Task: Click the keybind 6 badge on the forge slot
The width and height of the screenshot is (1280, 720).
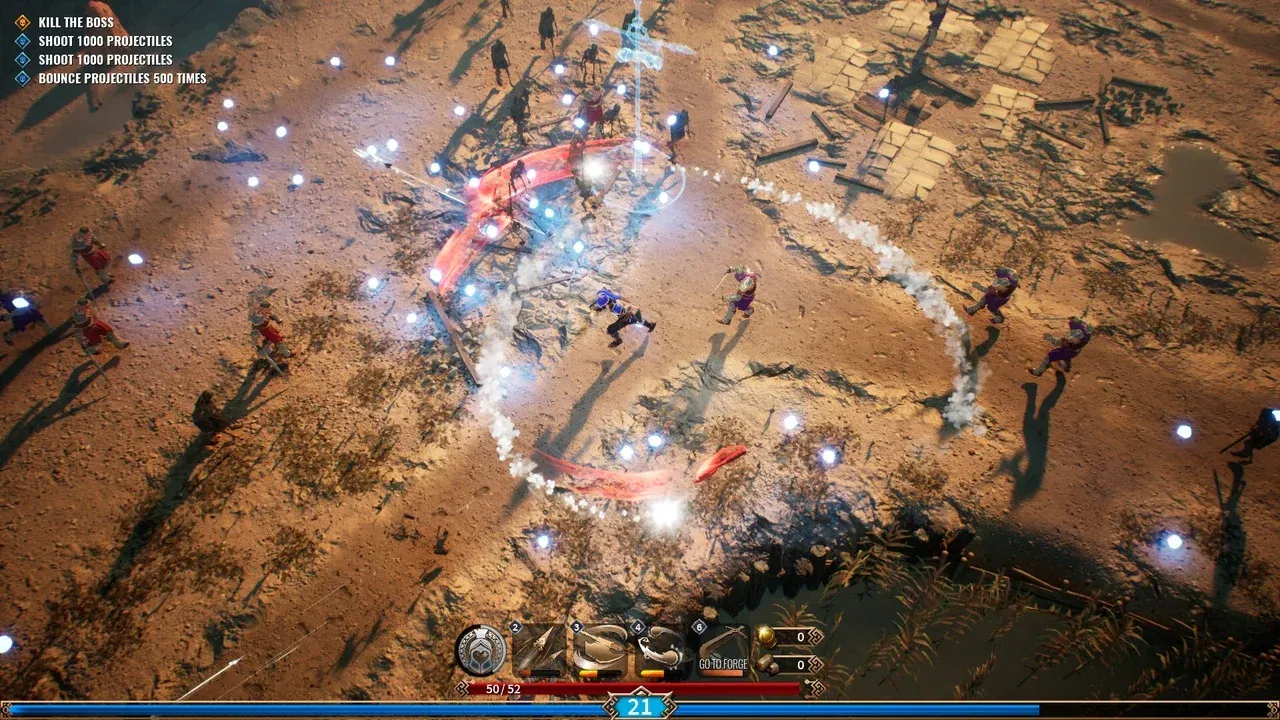Action: click(699, 626)
